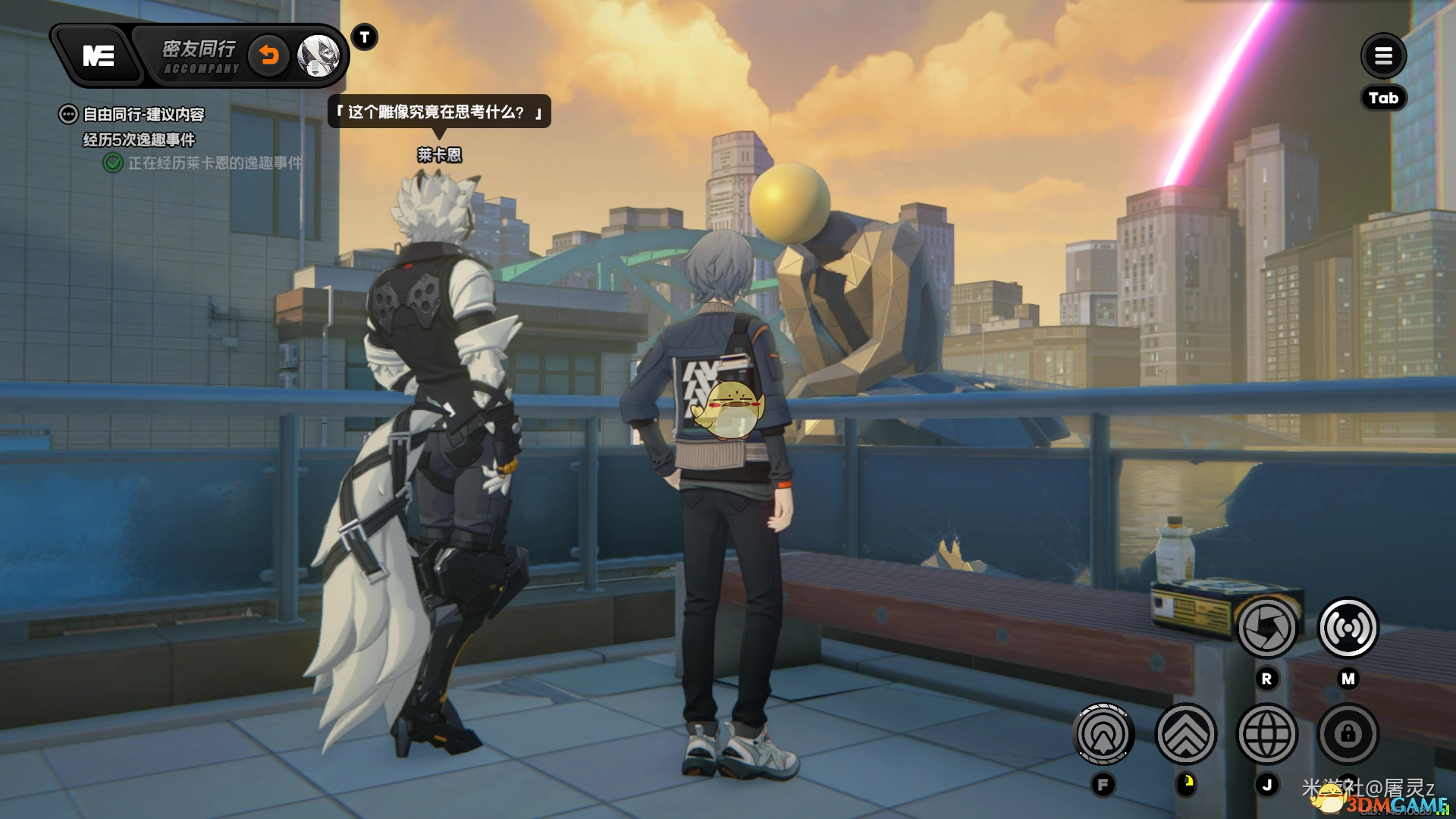Select Lycaon's round portrait icon
This screenshot has height=819, width=1456.
coord(318,55)
